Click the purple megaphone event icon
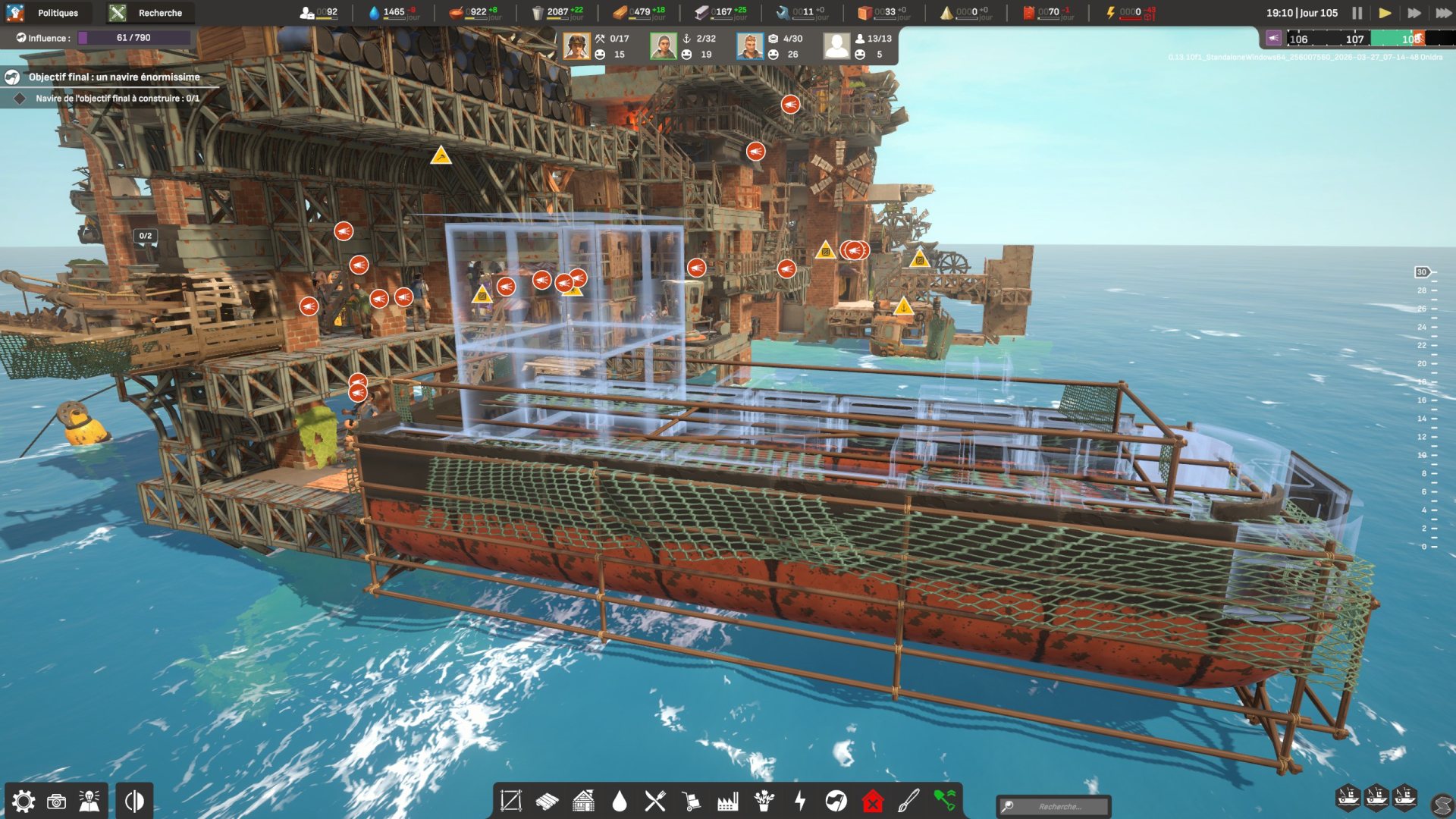 click(1273, 39)
